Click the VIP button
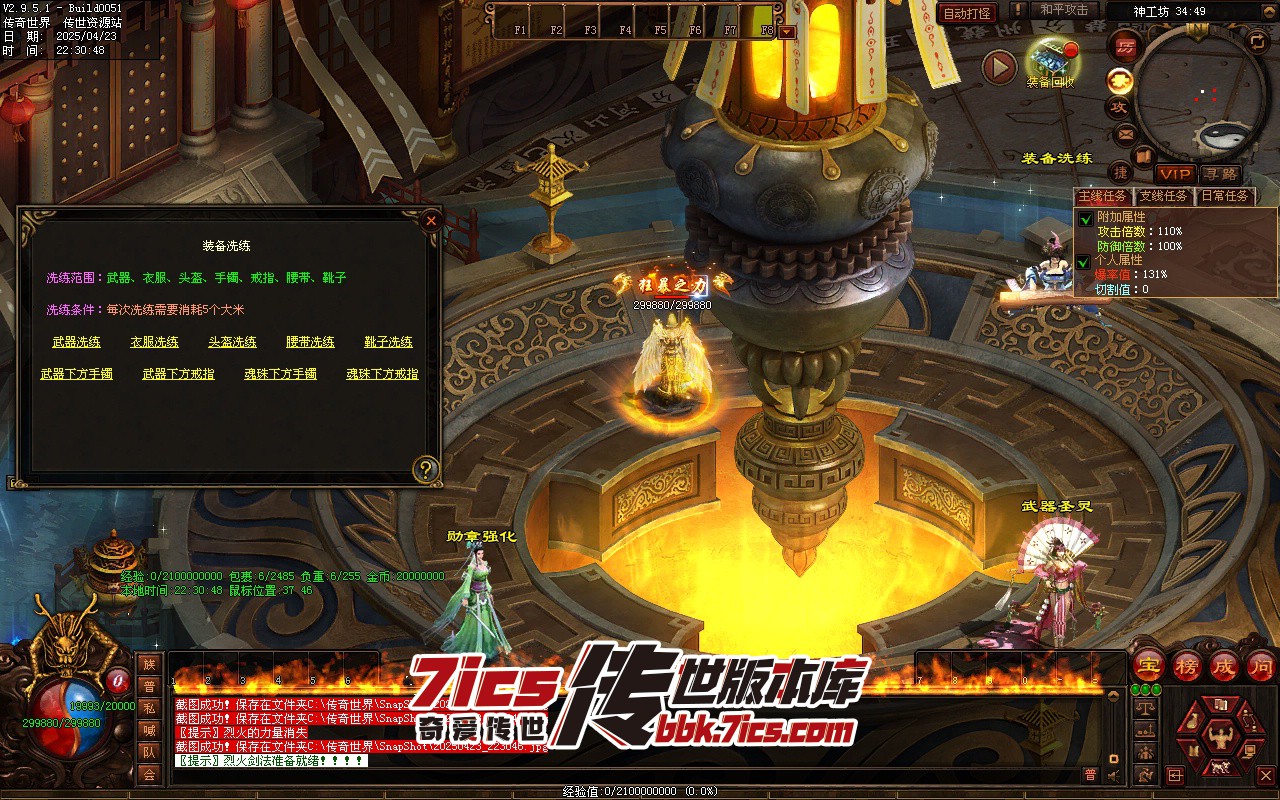This screenshot has width=1280, height=800. point(1175,174)
